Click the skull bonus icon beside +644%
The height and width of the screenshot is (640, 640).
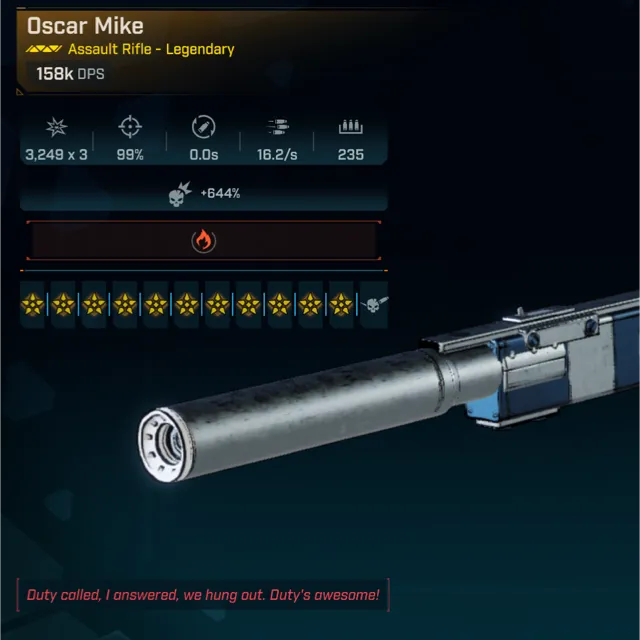tap(181, 194)
